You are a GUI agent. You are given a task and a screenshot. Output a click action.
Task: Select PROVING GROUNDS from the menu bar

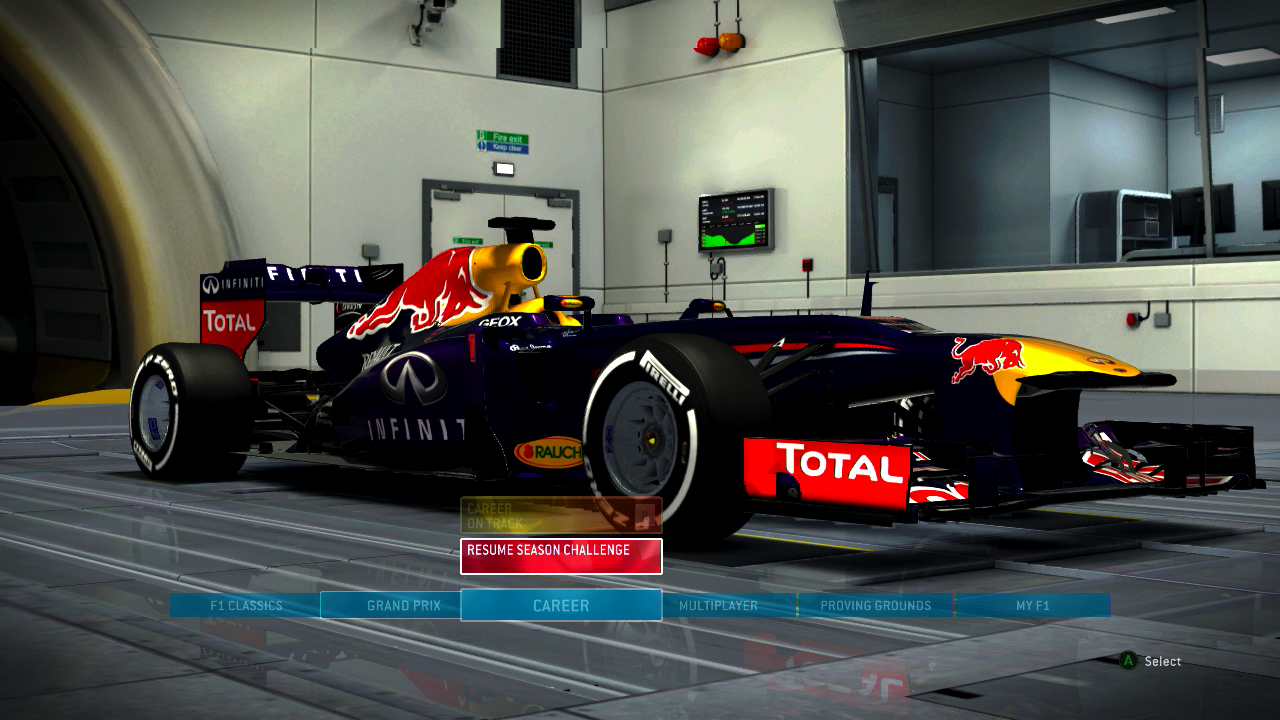[x=875, y=605]
